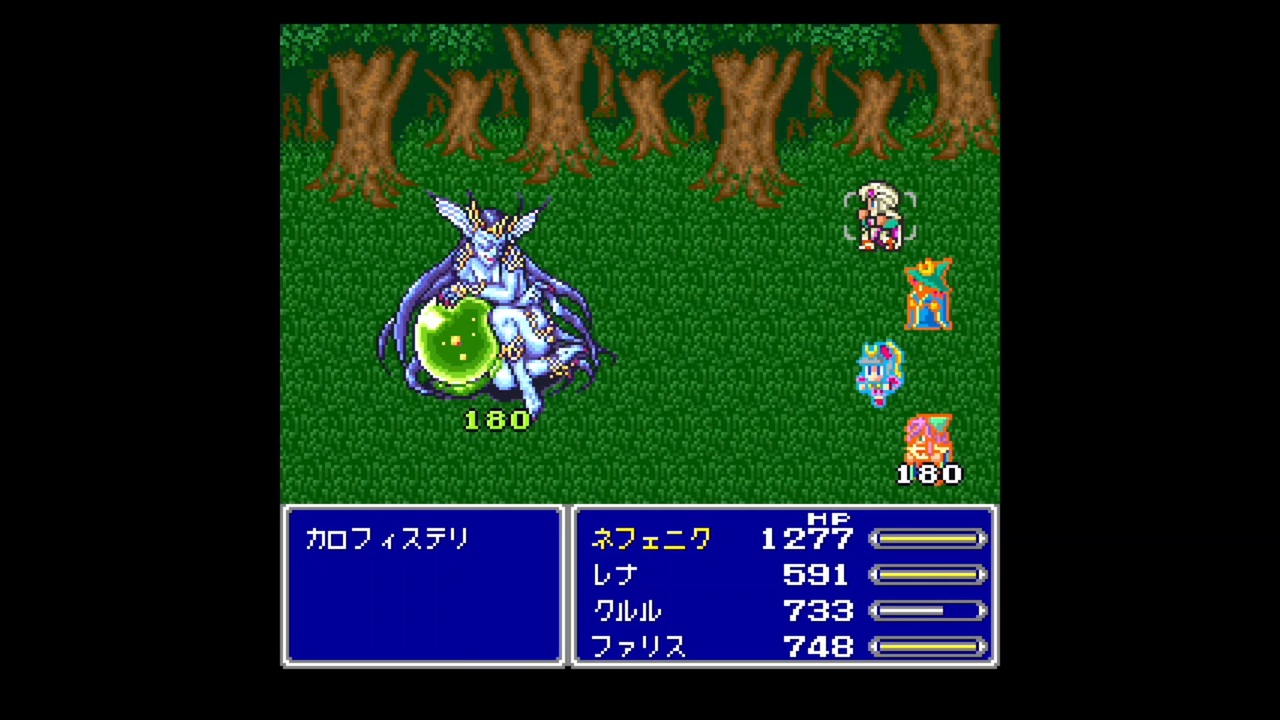Click the green mage sprite below Nefenik
1280x720 pixels.
click(x=928, y=295)
